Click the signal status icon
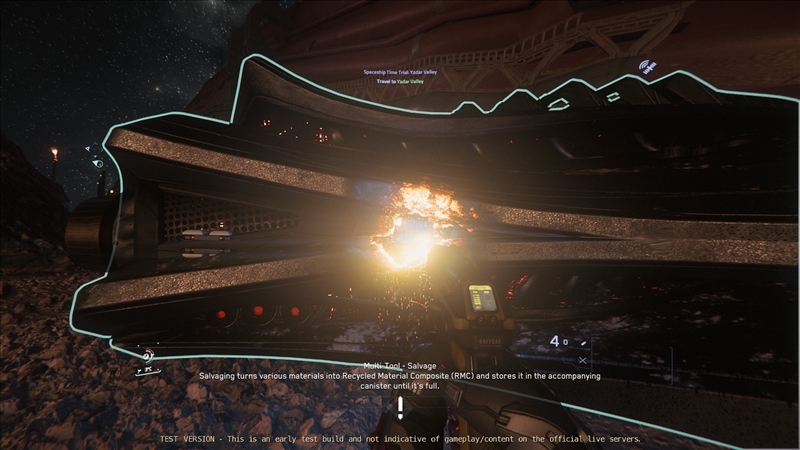 pos(647,68)
